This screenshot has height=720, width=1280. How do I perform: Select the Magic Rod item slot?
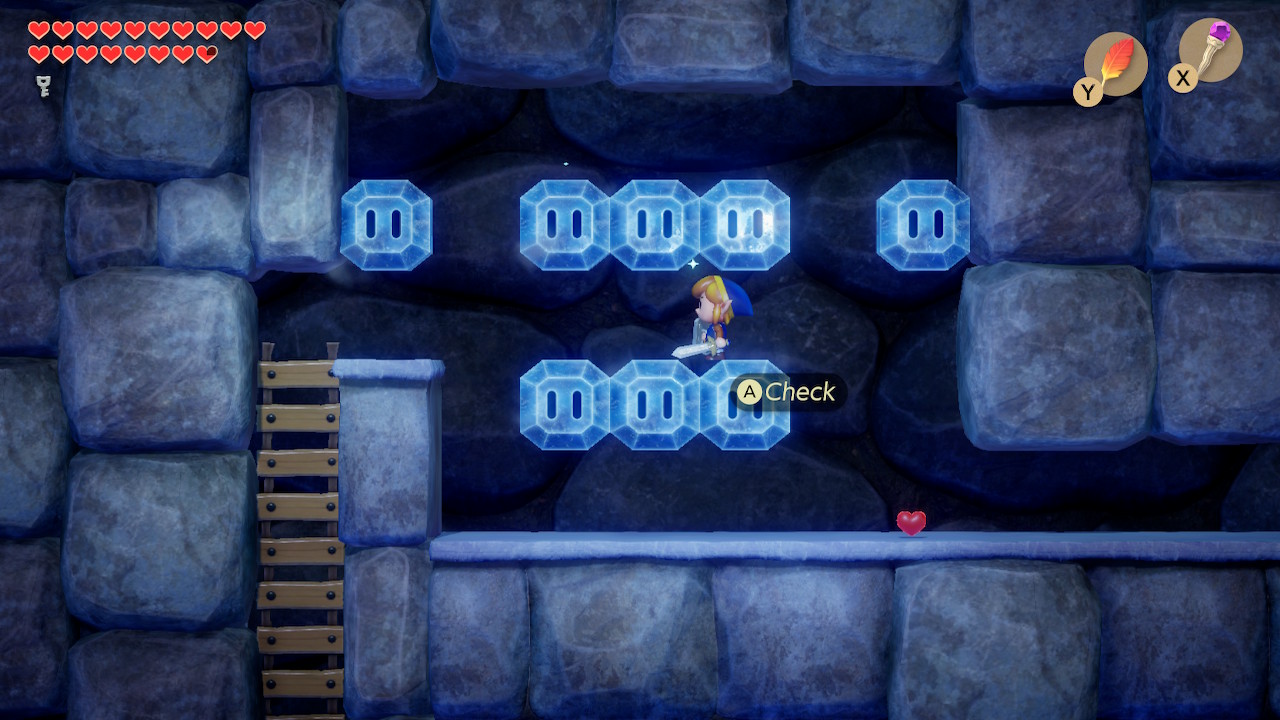tap(1210, 50)
